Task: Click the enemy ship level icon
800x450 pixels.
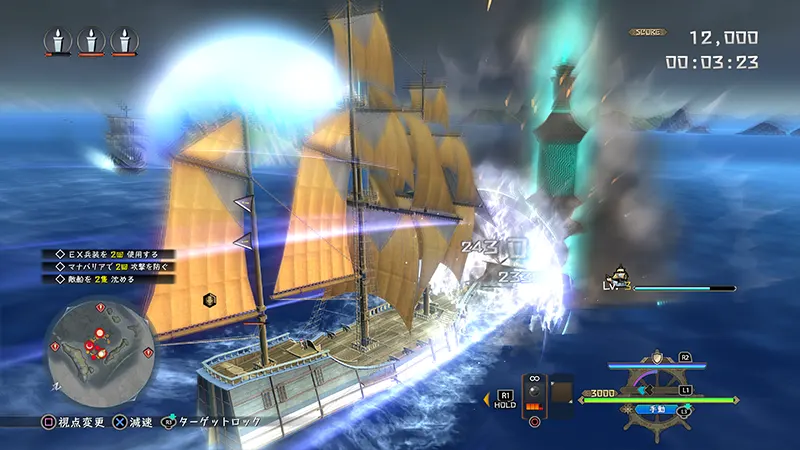Action: click(619, 281)
